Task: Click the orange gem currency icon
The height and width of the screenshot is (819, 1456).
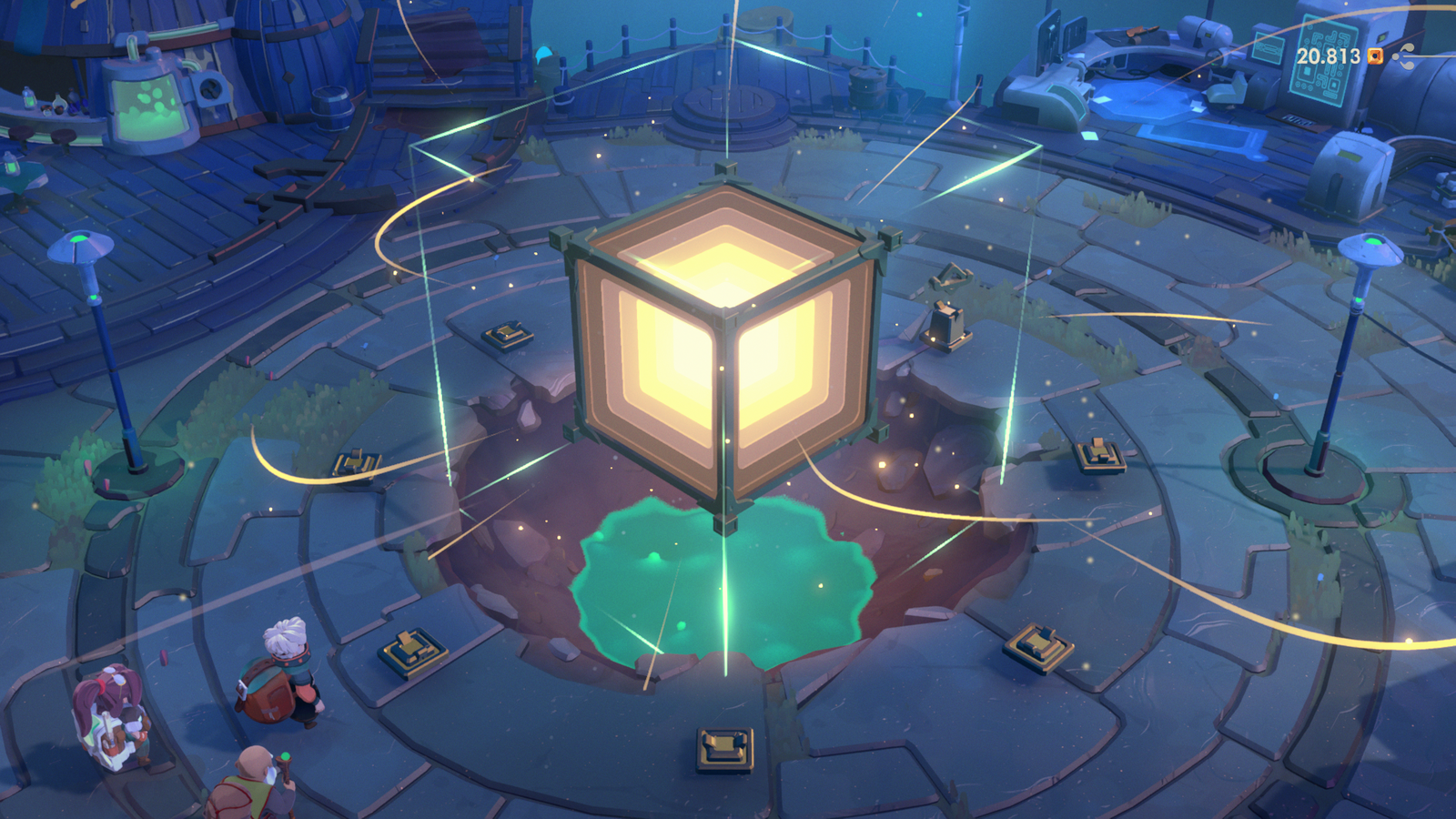Action: tap(1375, 56)
